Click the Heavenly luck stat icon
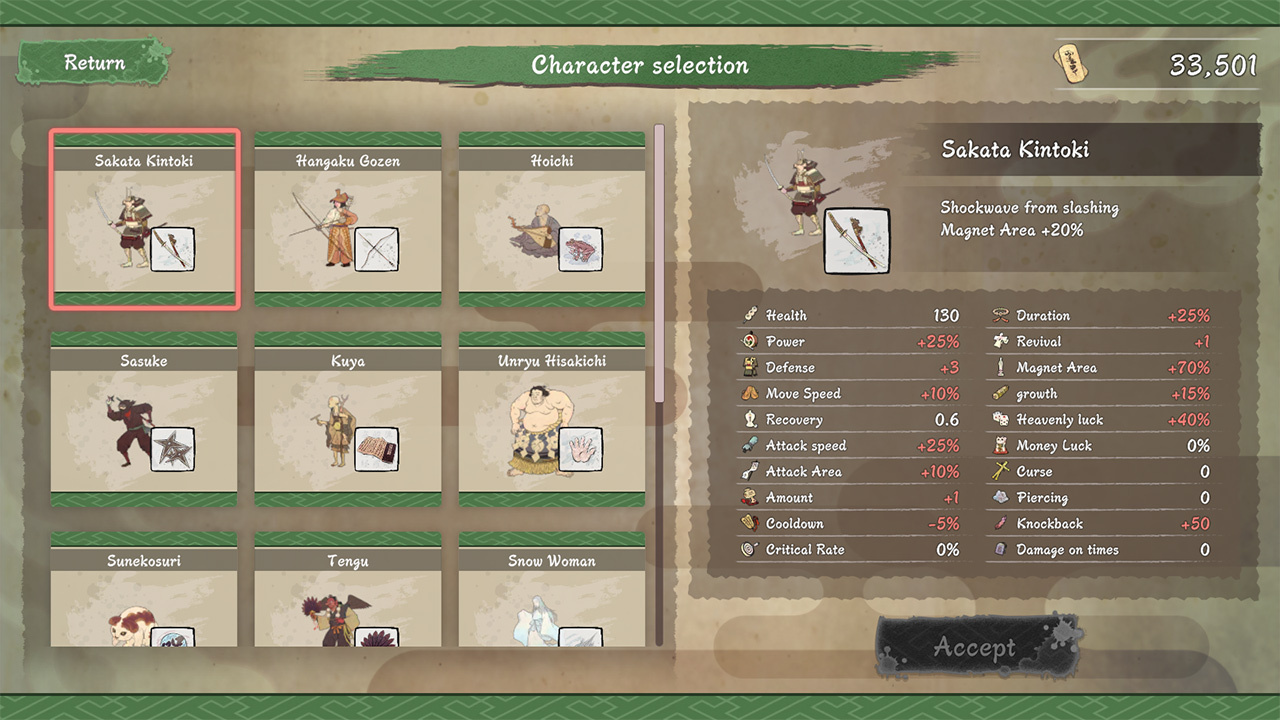 [999, 419]
